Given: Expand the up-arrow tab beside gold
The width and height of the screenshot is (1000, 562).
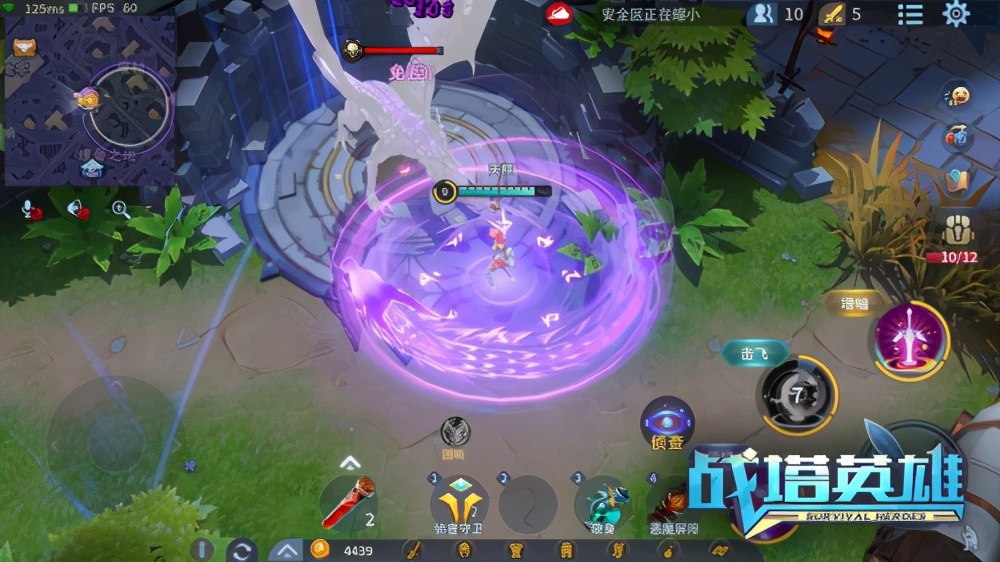Looking at the screenshot, I should click(x=286, y=550).
